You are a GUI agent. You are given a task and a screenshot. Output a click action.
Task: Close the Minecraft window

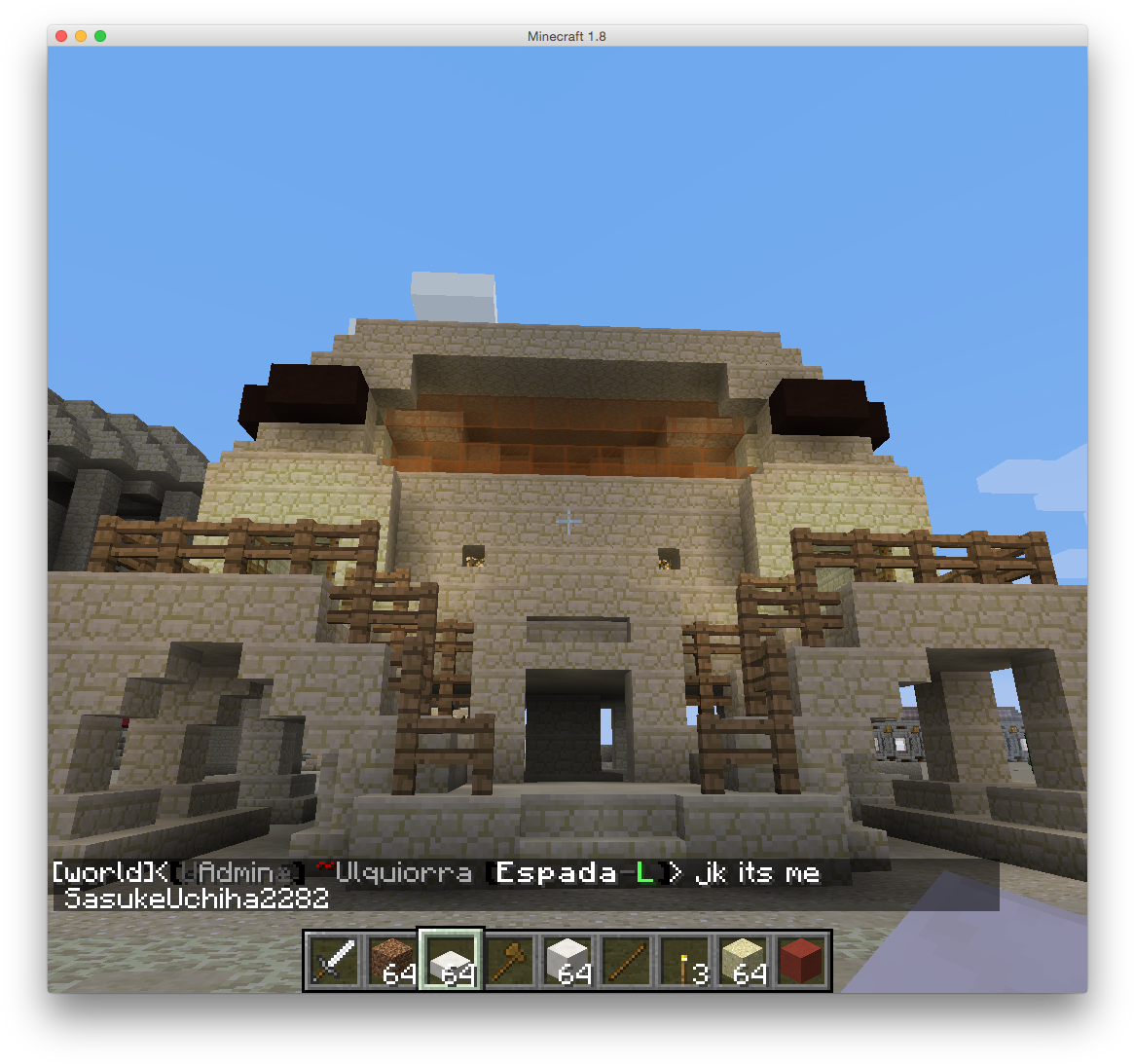(x=61, y=36)
